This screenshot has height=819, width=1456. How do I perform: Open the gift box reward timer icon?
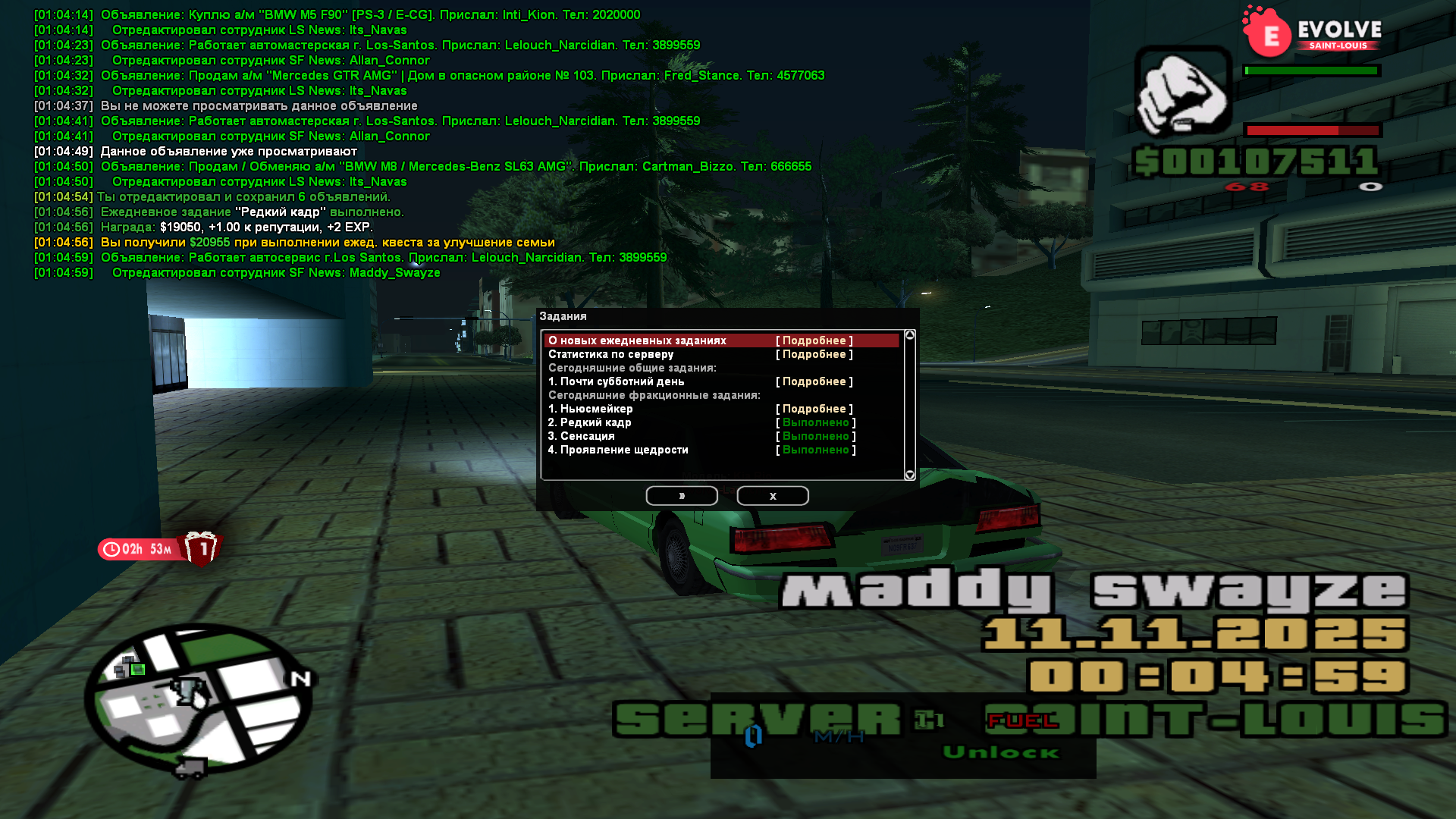coord(201,548)
